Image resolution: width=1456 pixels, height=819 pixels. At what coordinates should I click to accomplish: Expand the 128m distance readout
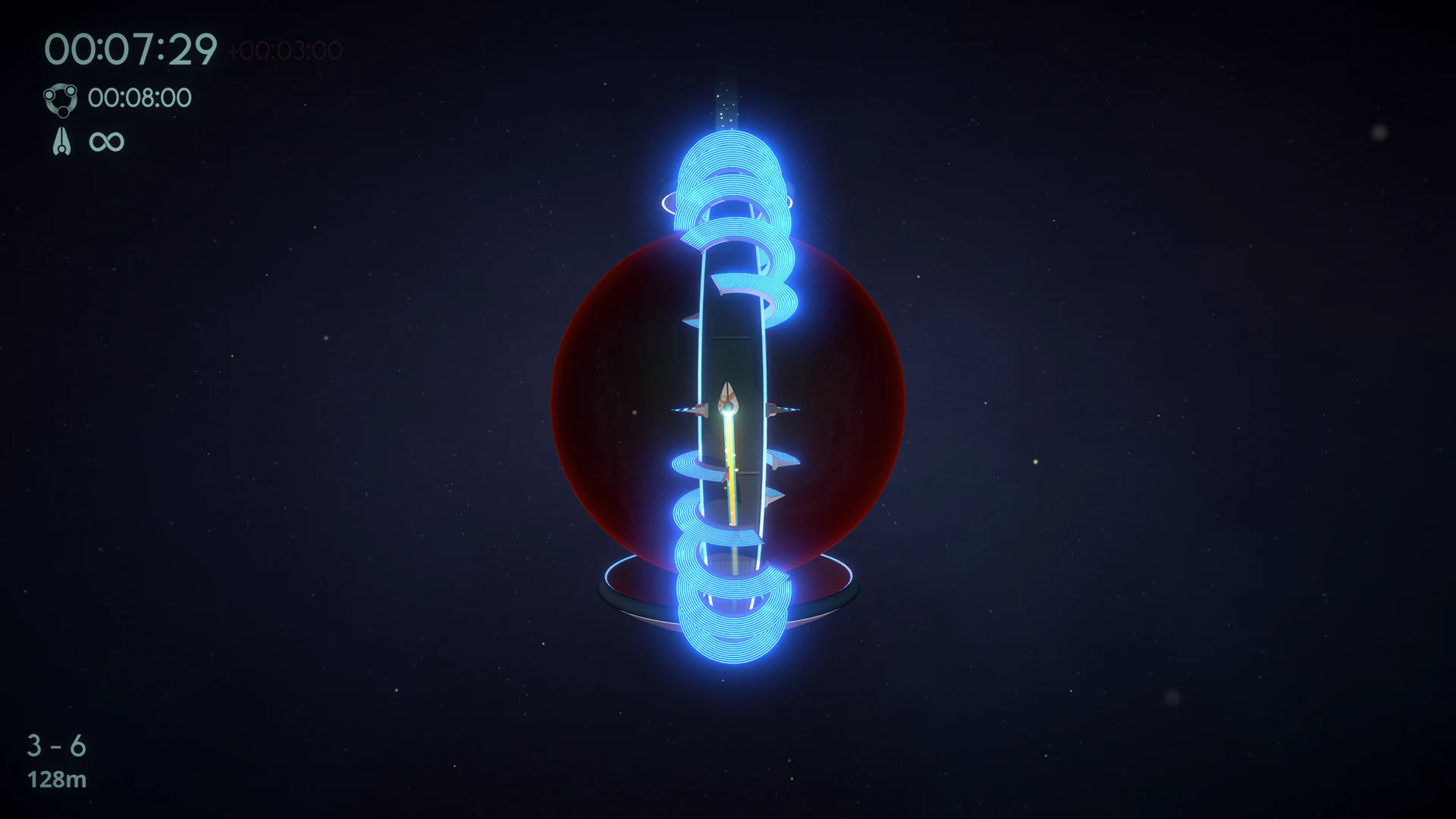55,779
